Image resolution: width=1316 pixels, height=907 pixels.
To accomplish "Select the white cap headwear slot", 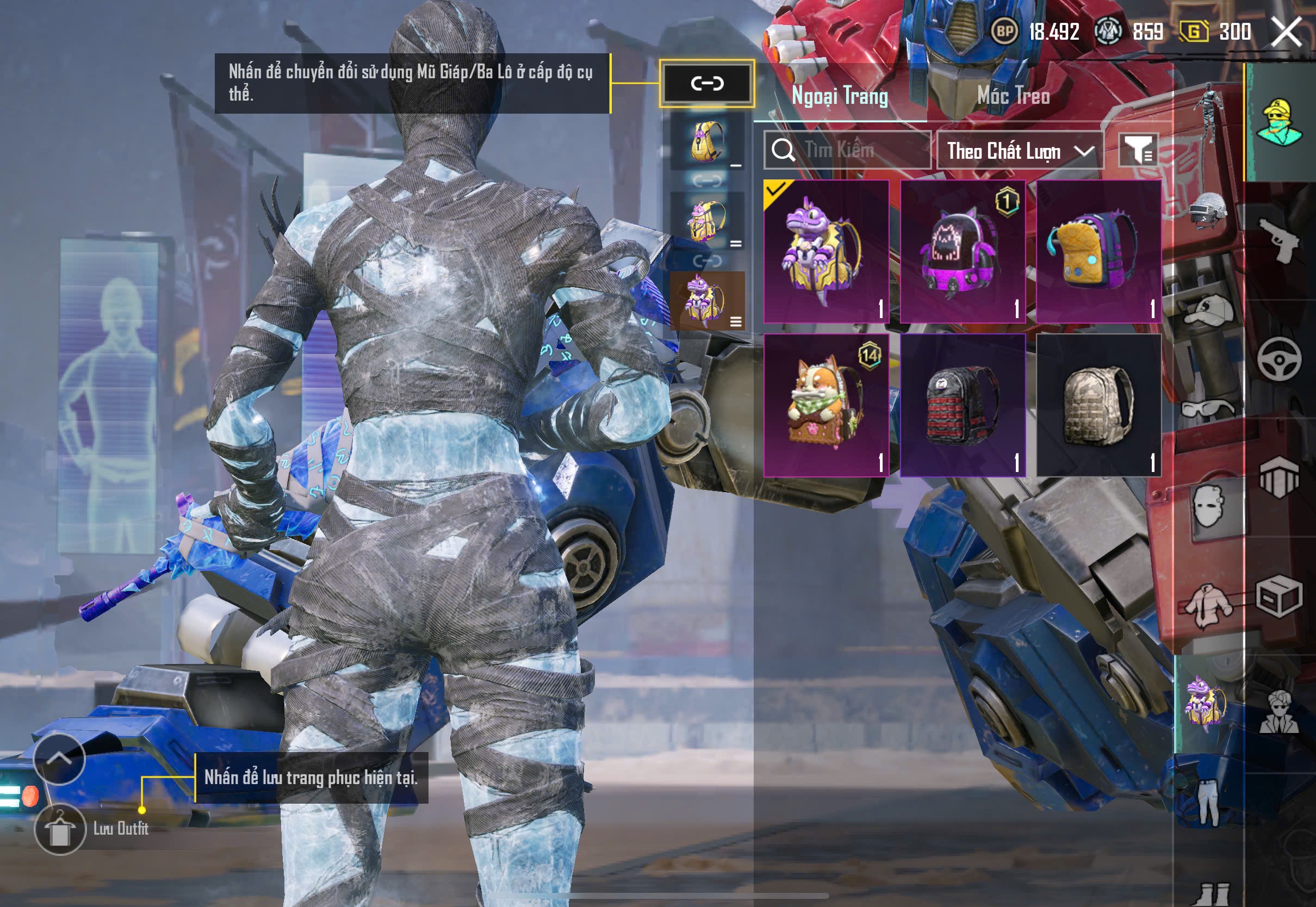I will (x=1209, y=312).
